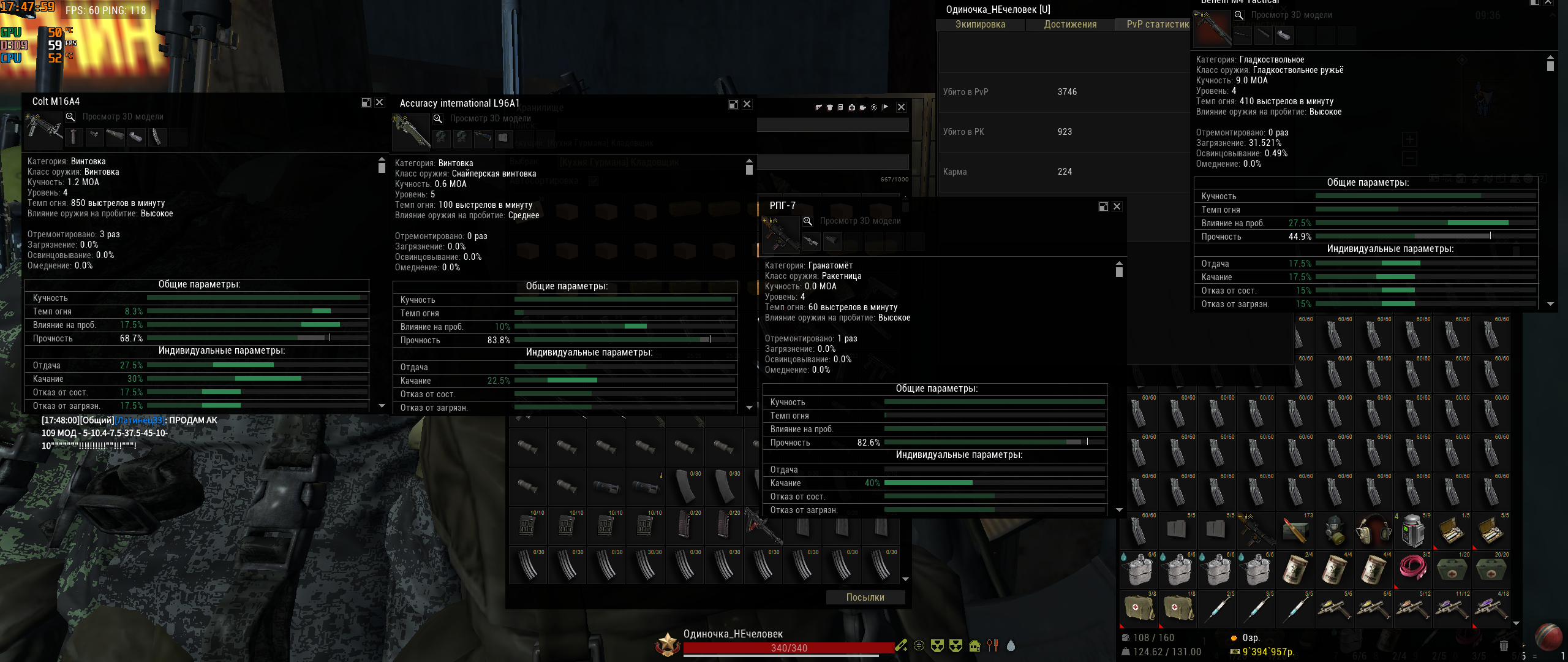Screen dimensions: 1568x662
Task: Close the Colt M16A4 info window
Action: (x=380, y=102)
